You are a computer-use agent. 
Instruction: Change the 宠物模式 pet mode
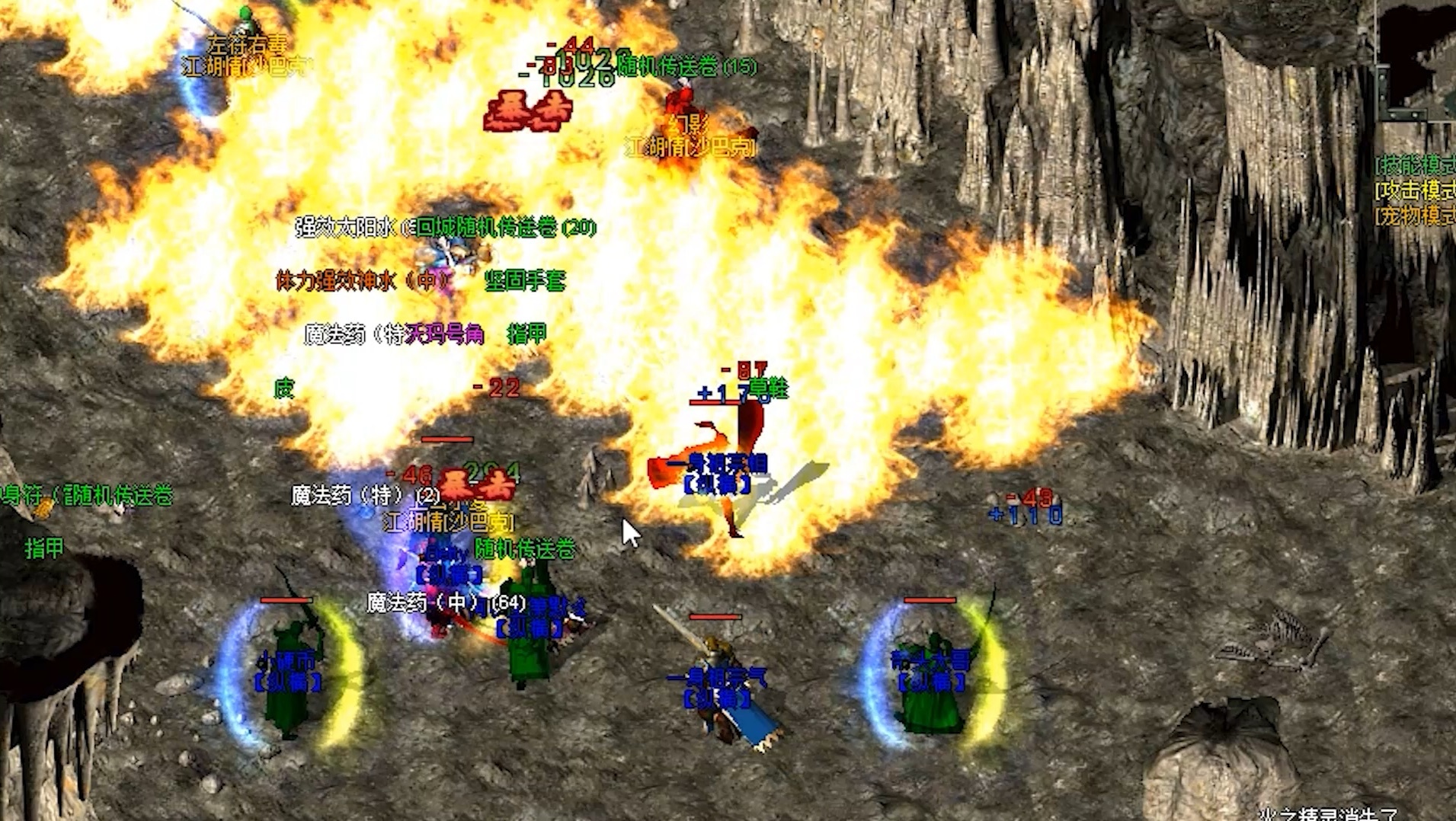(1416, 216)
